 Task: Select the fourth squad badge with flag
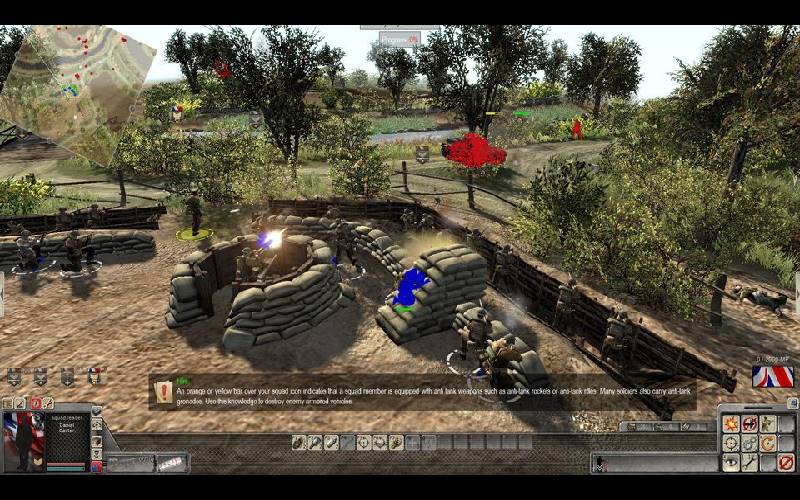[x=95, y=376]
